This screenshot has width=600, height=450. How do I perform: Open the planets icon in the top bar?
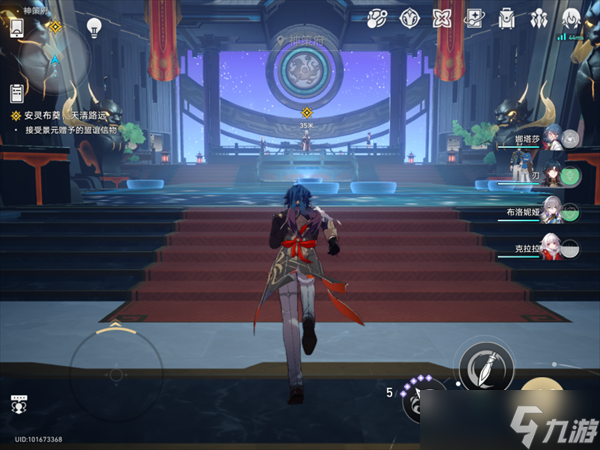[x=377, y=18]
